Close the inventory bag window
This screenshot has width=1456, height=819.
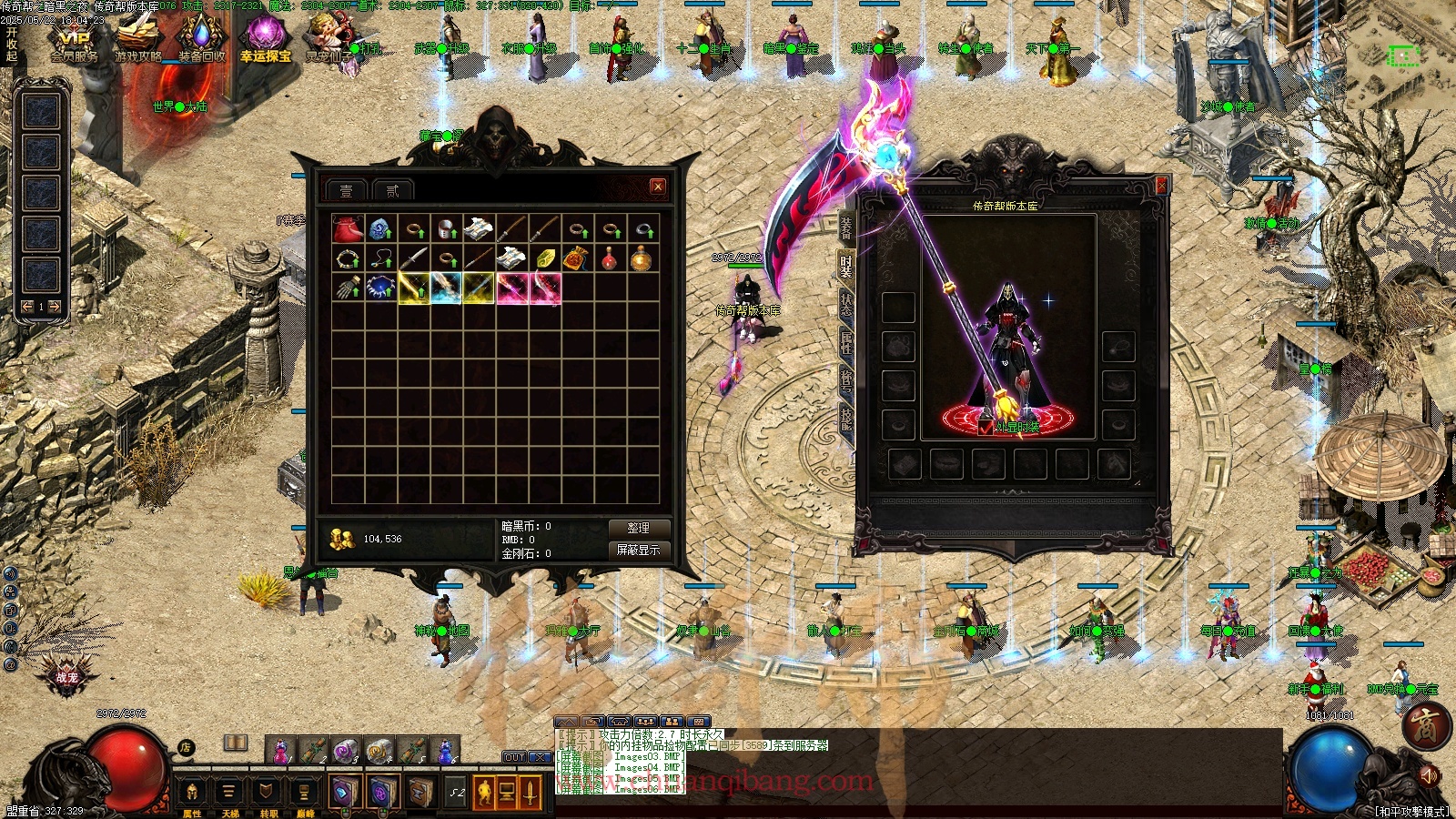click(x=658, y=187)
